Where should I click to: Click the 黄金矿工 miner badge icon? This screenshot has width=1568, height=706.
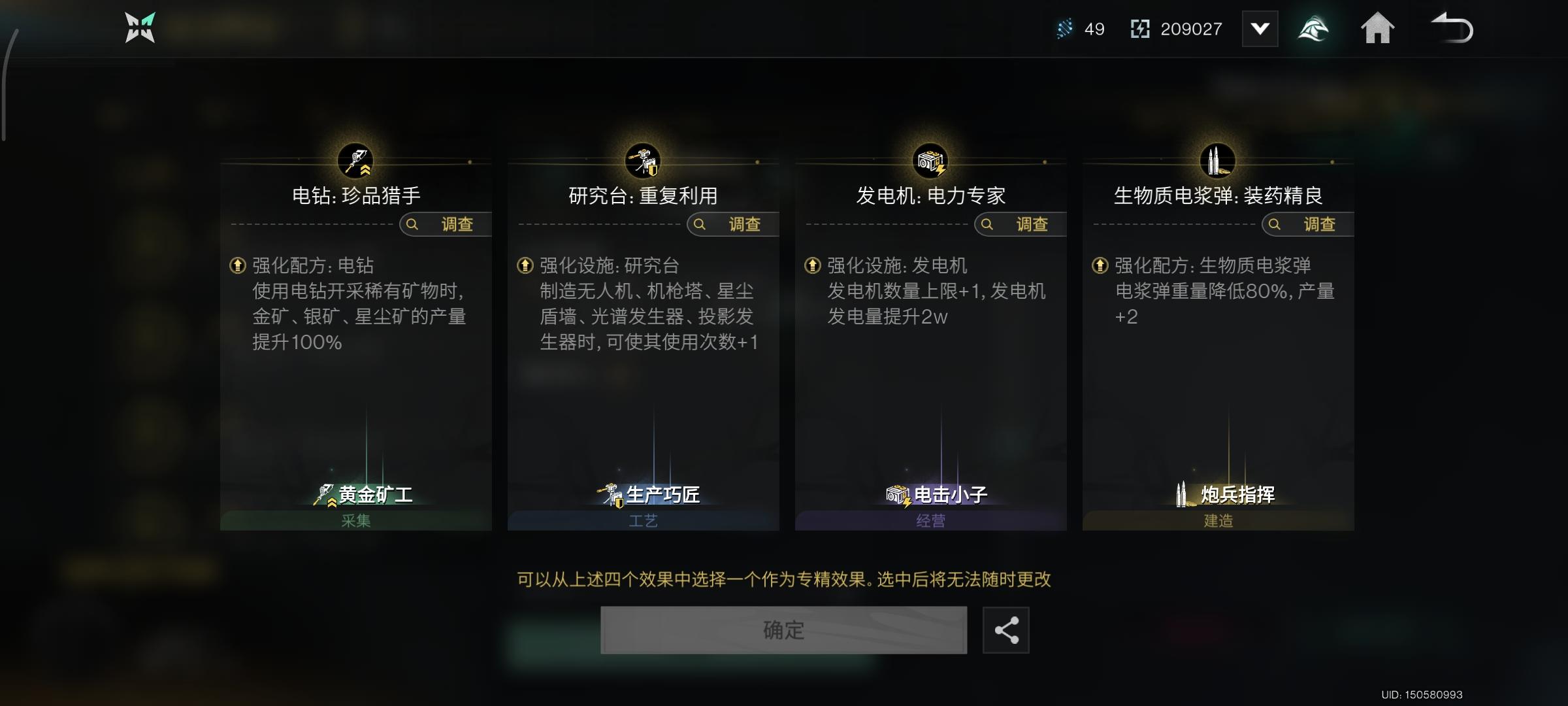pyautogui.click(x=323, y=495)
